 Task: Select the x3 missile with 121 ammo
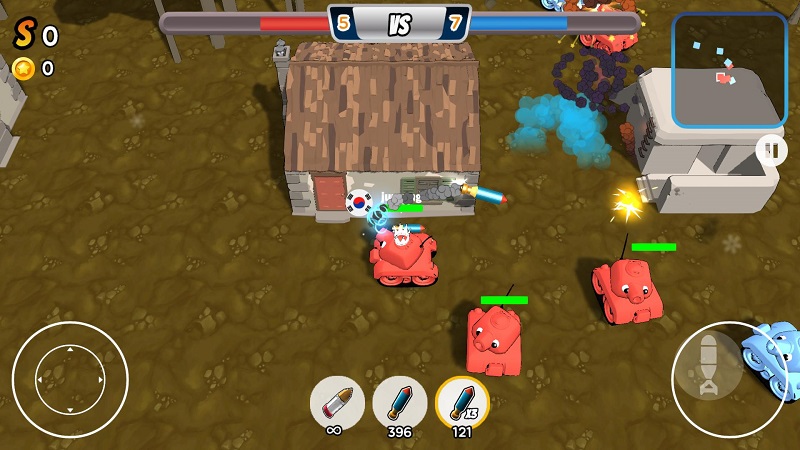pos(462,402)
